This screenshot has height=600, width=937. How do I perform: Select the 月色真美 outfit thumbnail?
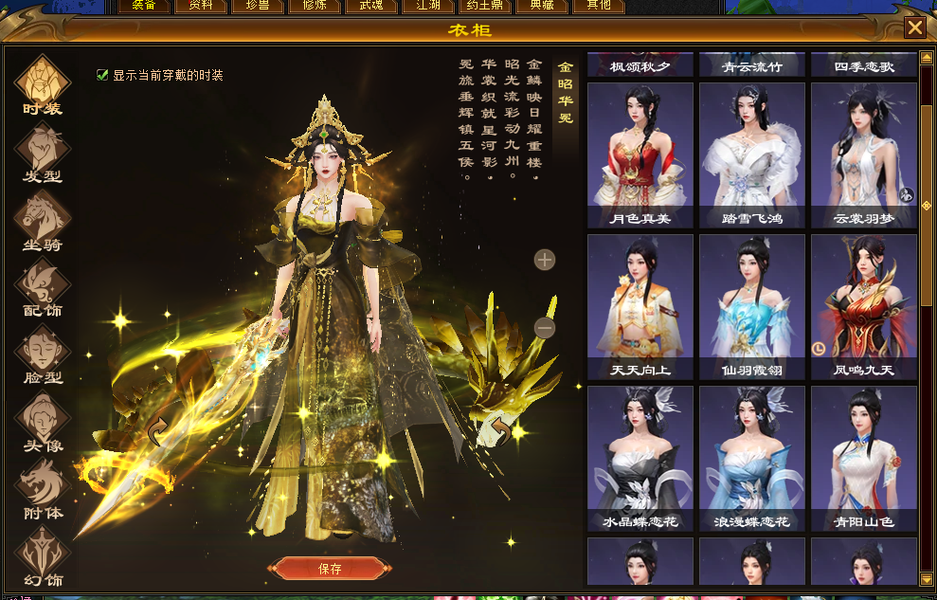pyautogui.click(x=640, y=155)
